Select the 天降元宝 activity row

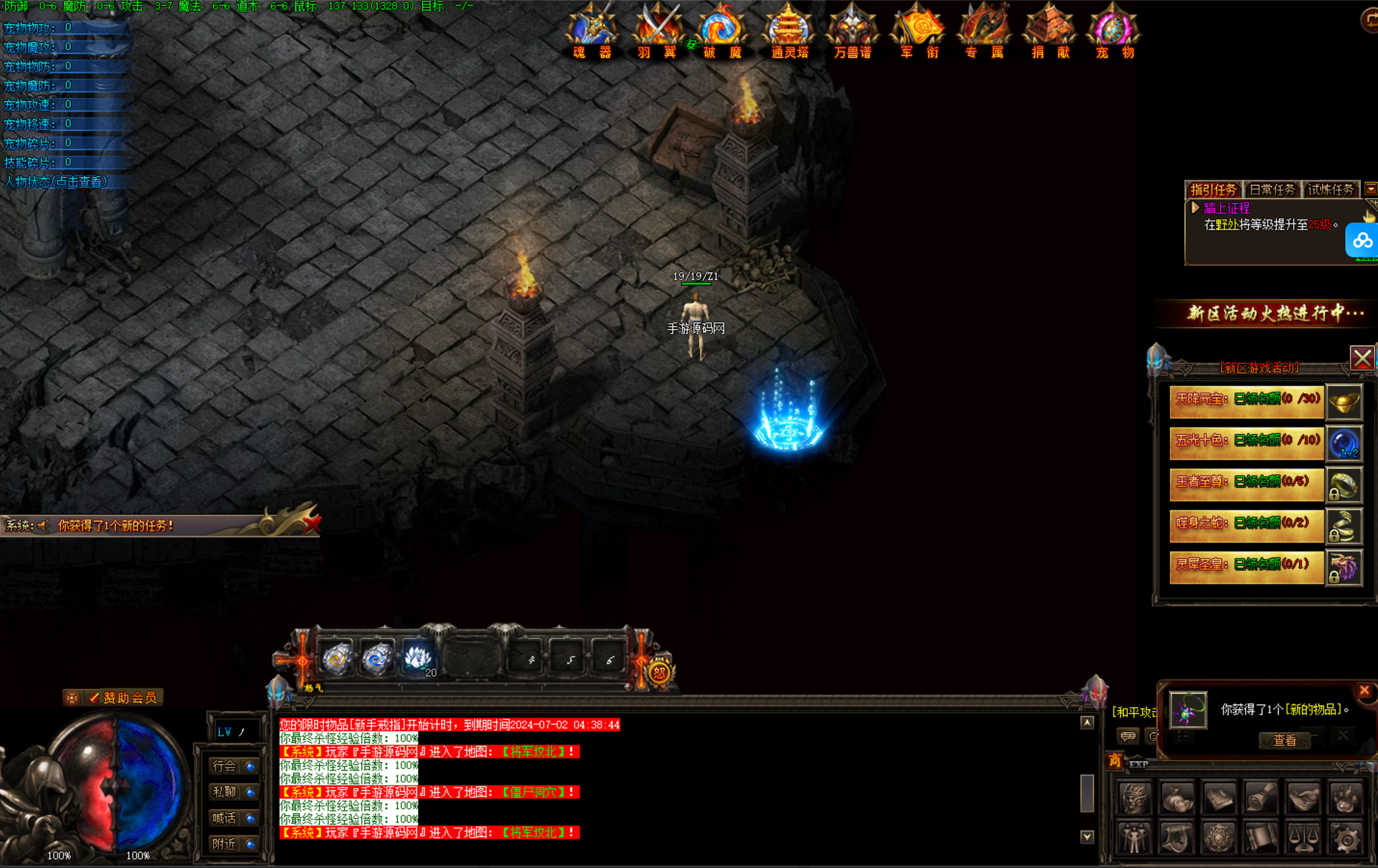tap(1246, 400)
